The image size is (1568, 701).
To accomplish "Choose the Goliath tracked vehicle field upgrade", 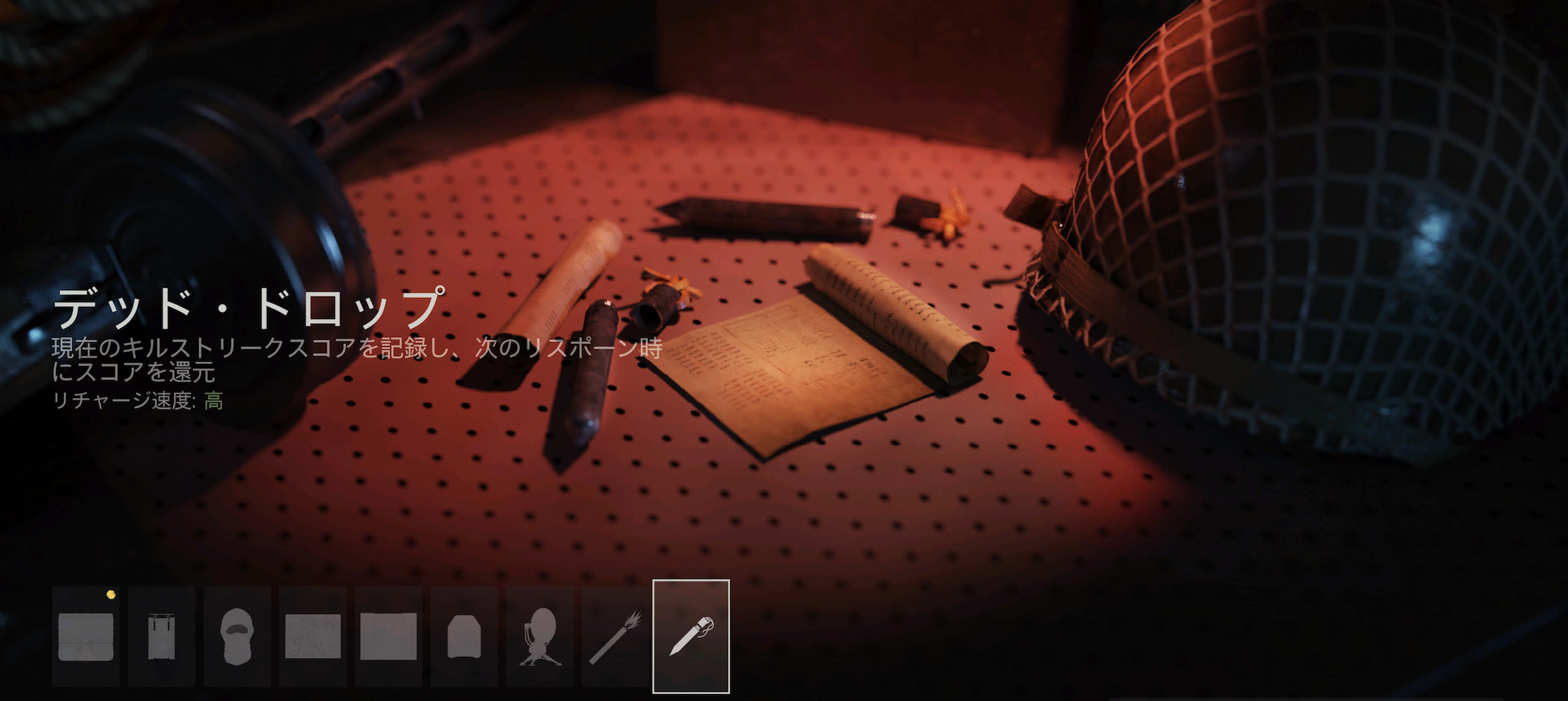I will coord(161,637).
